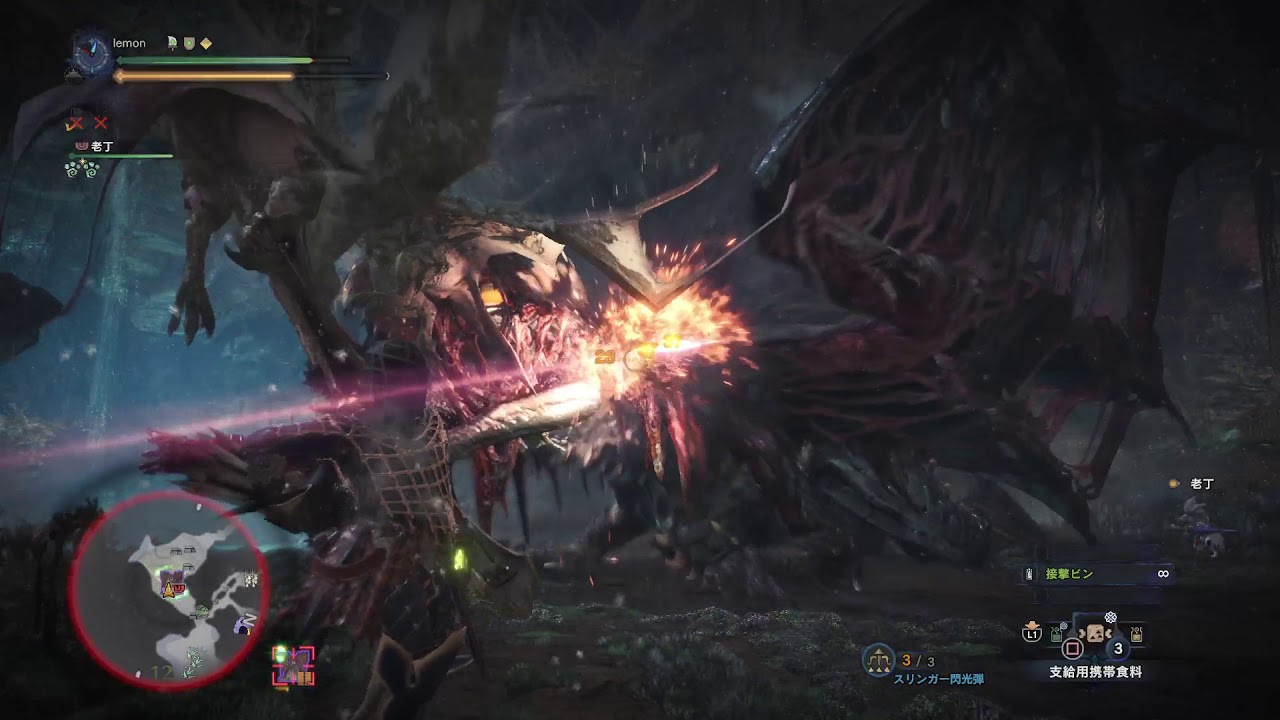The height and width of the screenshot is (720, 1280).
Task: Select the スリンガー閃光弾 slinger ammo icon
Action: [x=878, y=658]
